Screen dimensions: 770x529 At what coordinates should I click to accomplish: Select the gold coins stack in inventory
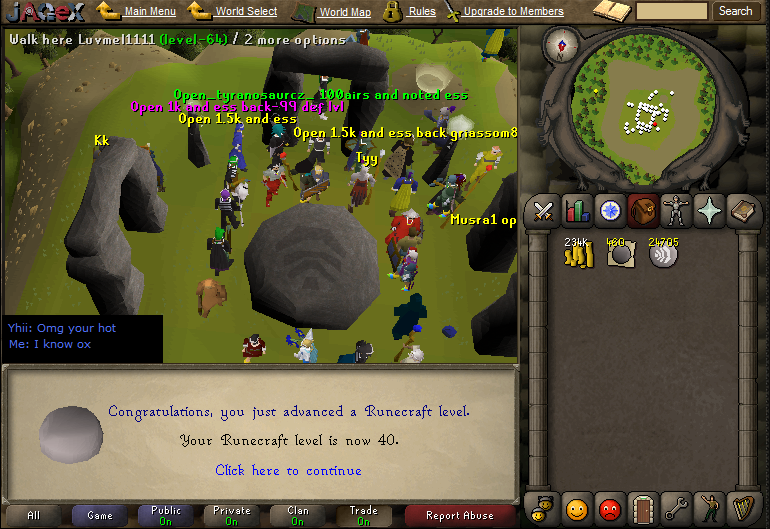point(578,253)
